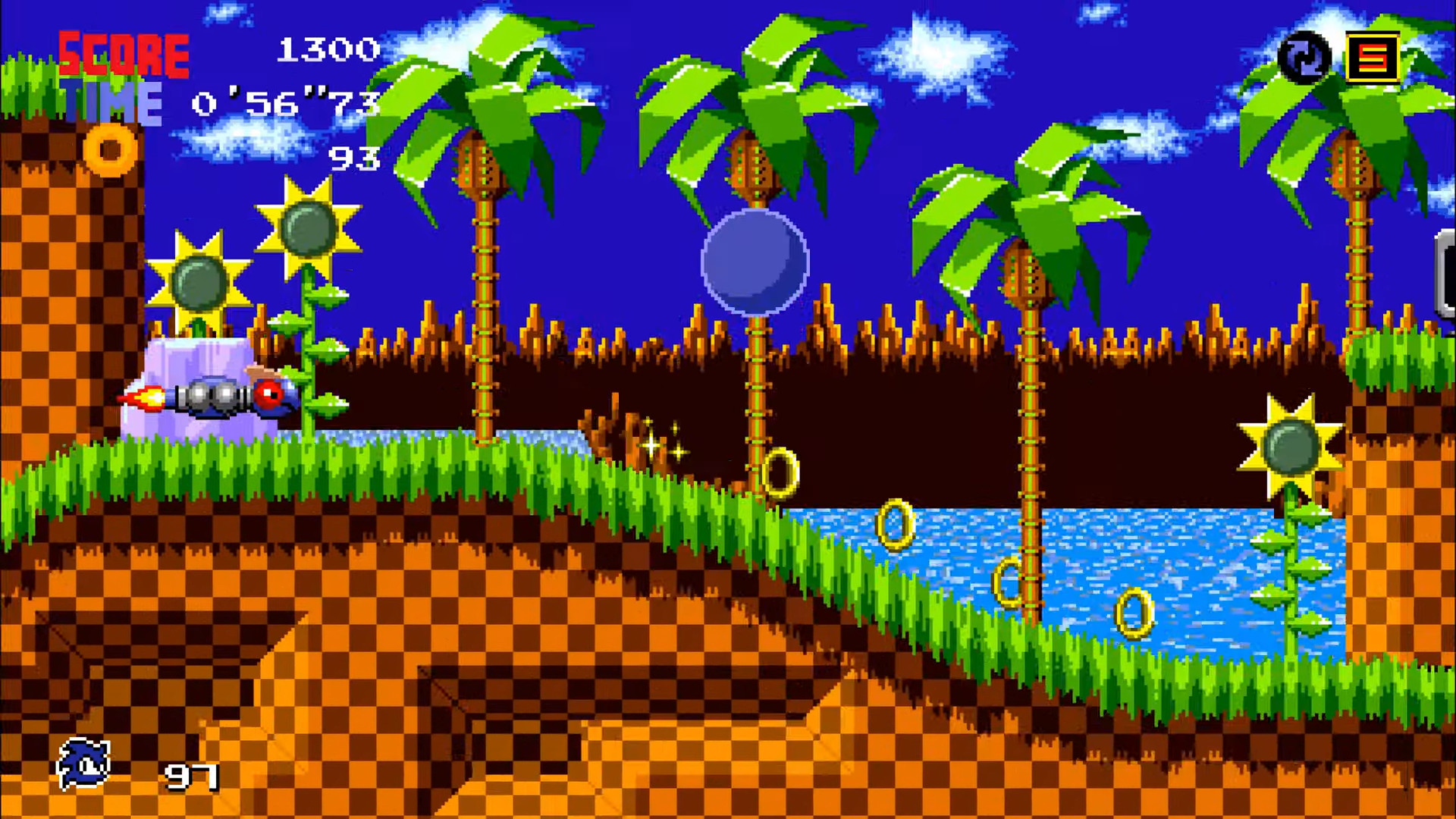Screen dimensions: 1456x819
Task: Open the yellow "S" monitor icon top-right
Action: (1374, 56)
